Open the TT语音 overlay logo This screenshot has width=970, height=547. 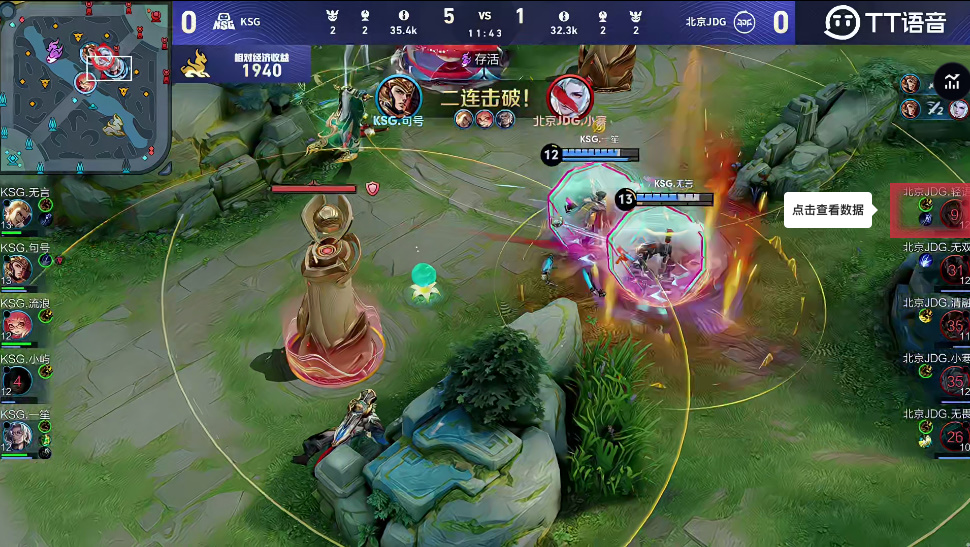[x=883, y=22]
